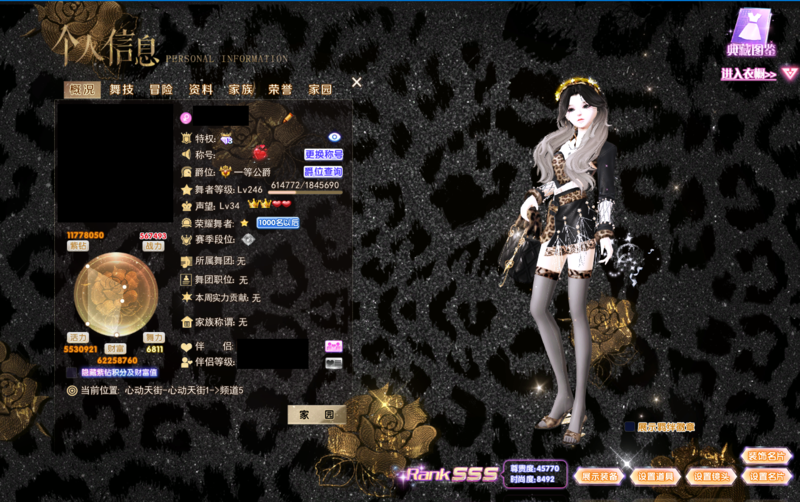Screen dimensions: 800x502
Task: Check the 隐藏紫钻积分及财富值 checkbox
Action: click(72, 373)
